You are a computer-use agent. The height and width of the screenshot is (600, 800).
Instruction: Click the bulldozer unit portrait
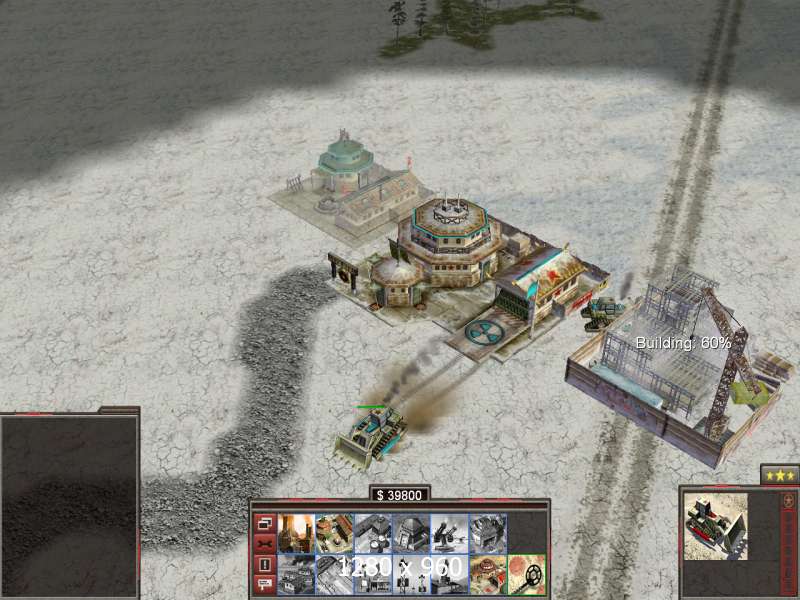coord(714,525)
